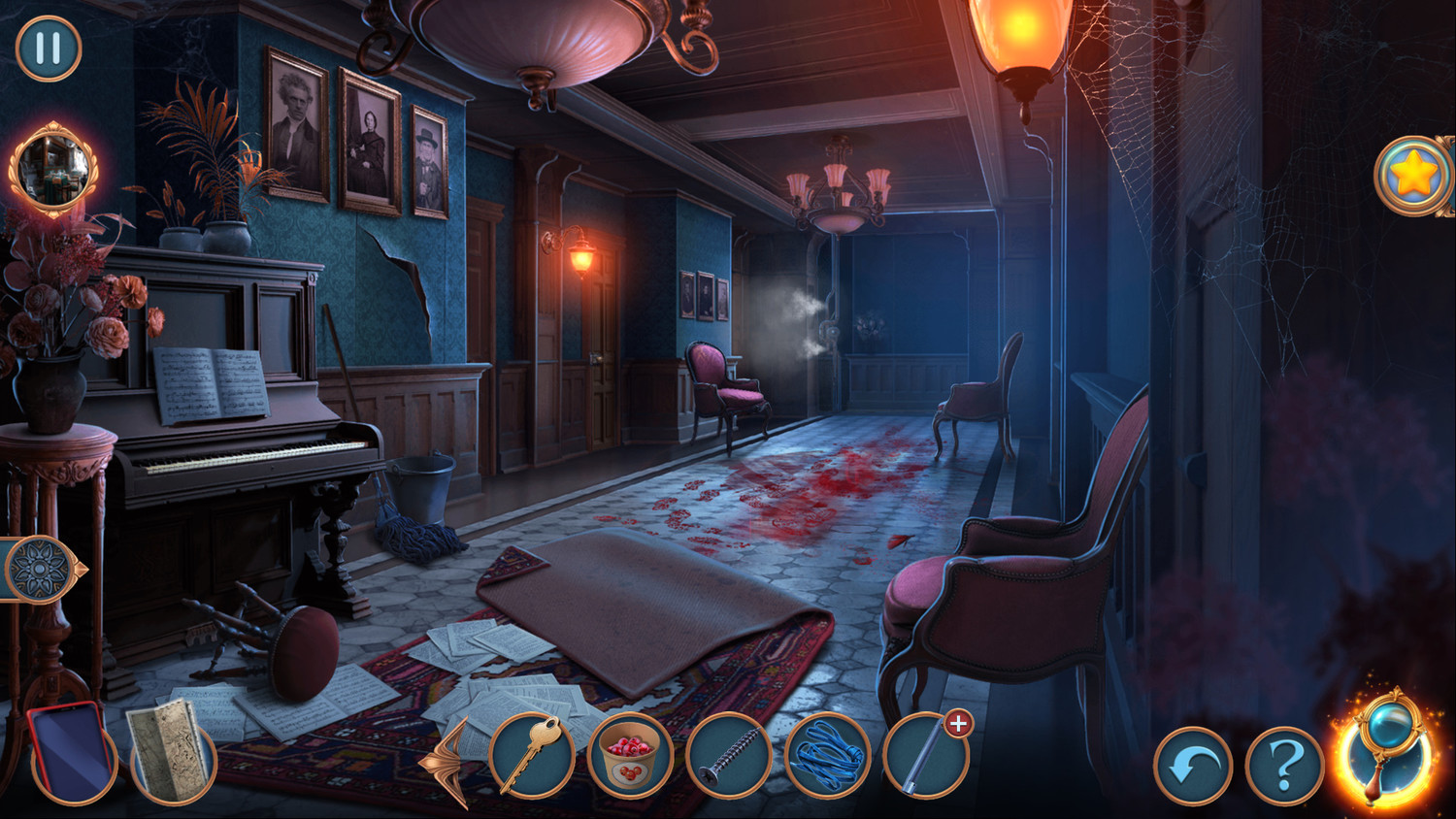Screen dimensions: 1456x819
Task: Click the gold star bonus button
Action: pos(1413,176)
